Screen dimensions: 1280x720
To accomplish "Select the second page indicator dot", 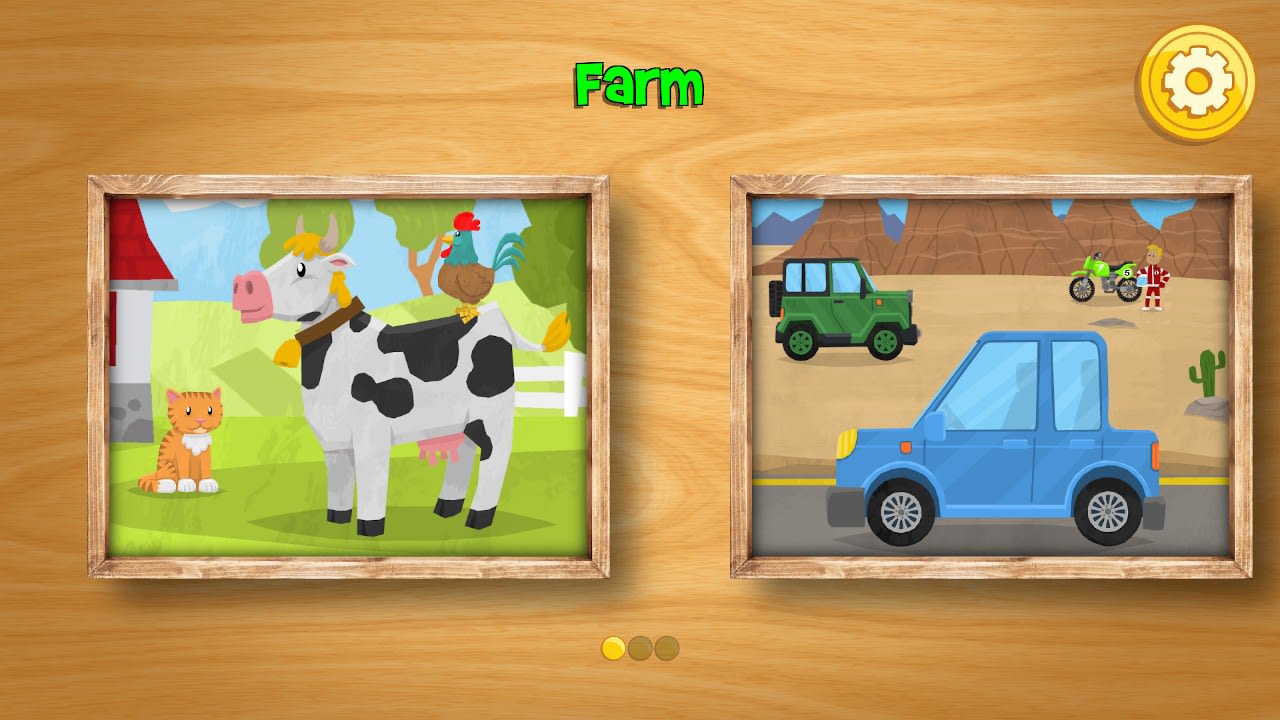I will [x=640, y=648].
